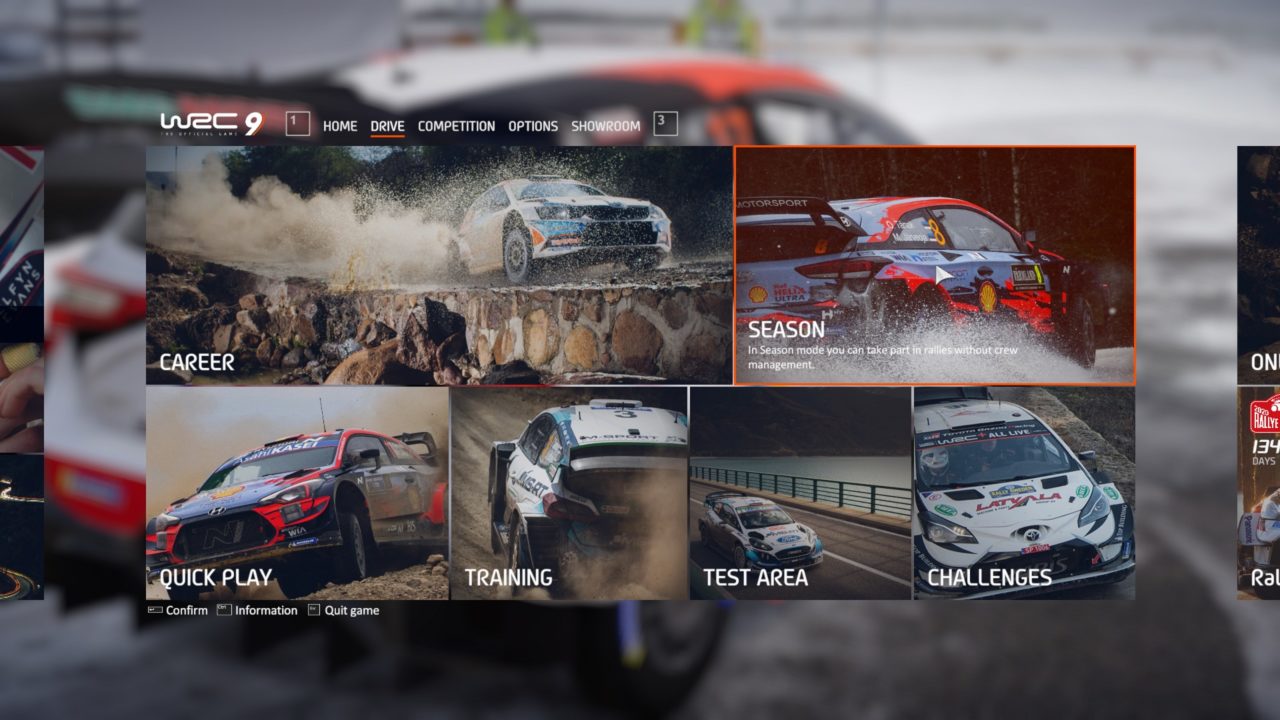Switch to the HOME menu tab
The width and height of the screenshot is (1280, 720).
pos(341,126)
